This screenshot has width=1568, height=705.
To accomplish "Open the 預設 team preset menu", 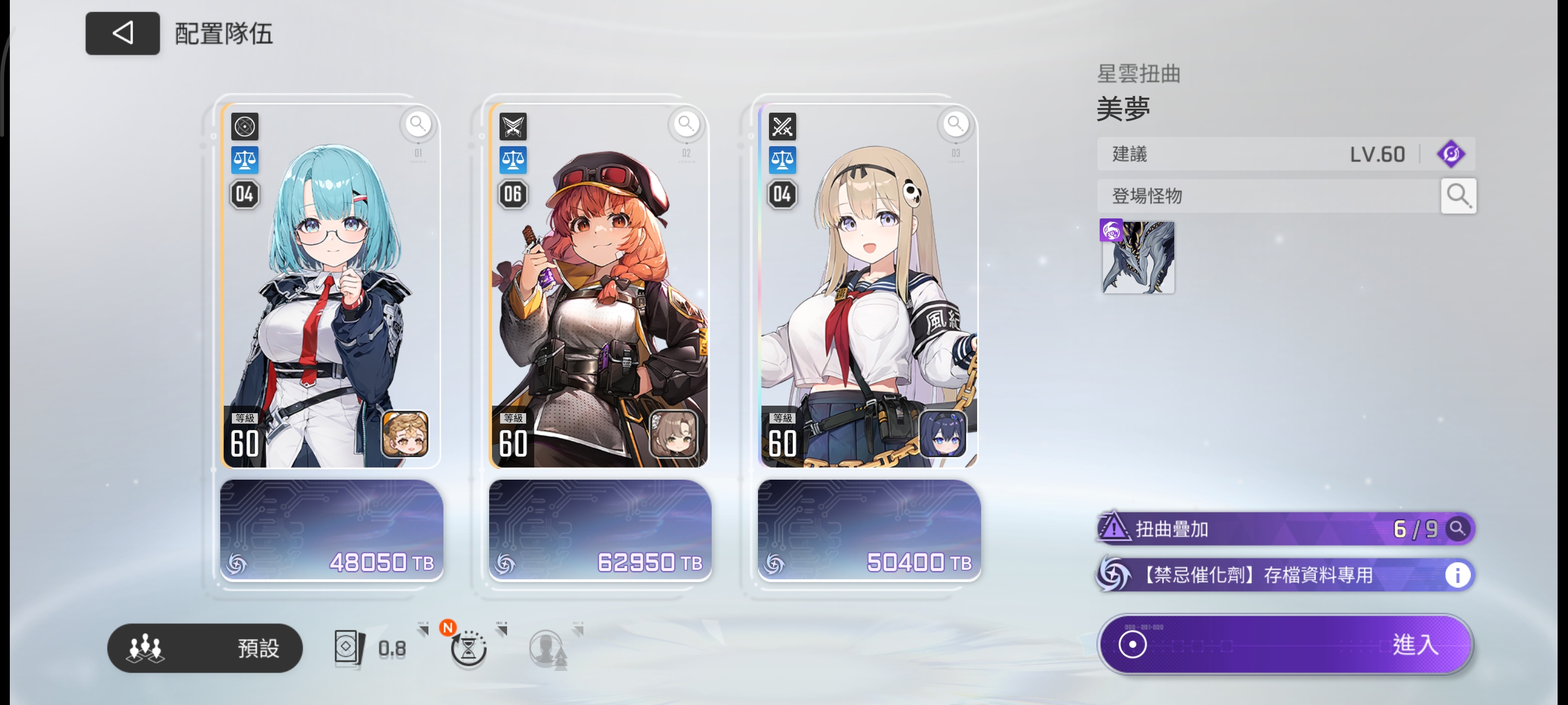I will tap(205, 648).
